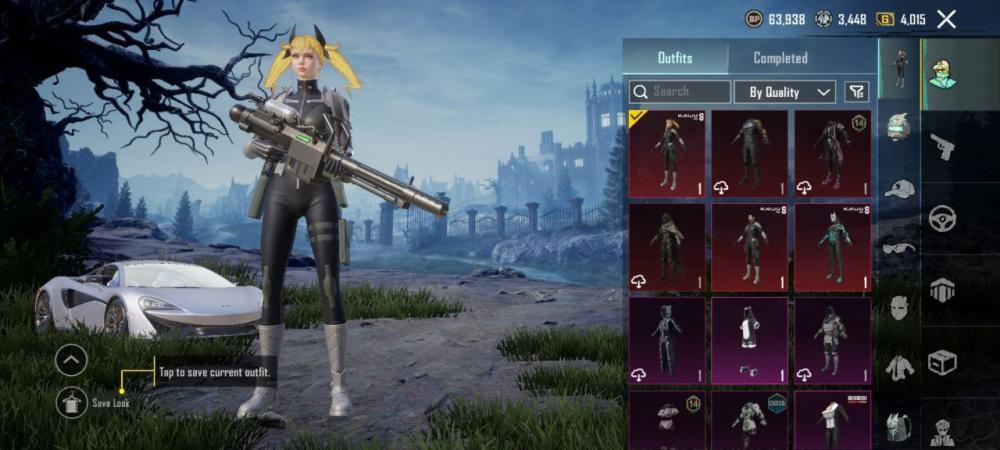Close the inventory screen with the X
Image resolution: width=1000 pixels, height=450 pixels.
(x=946, y=18)
